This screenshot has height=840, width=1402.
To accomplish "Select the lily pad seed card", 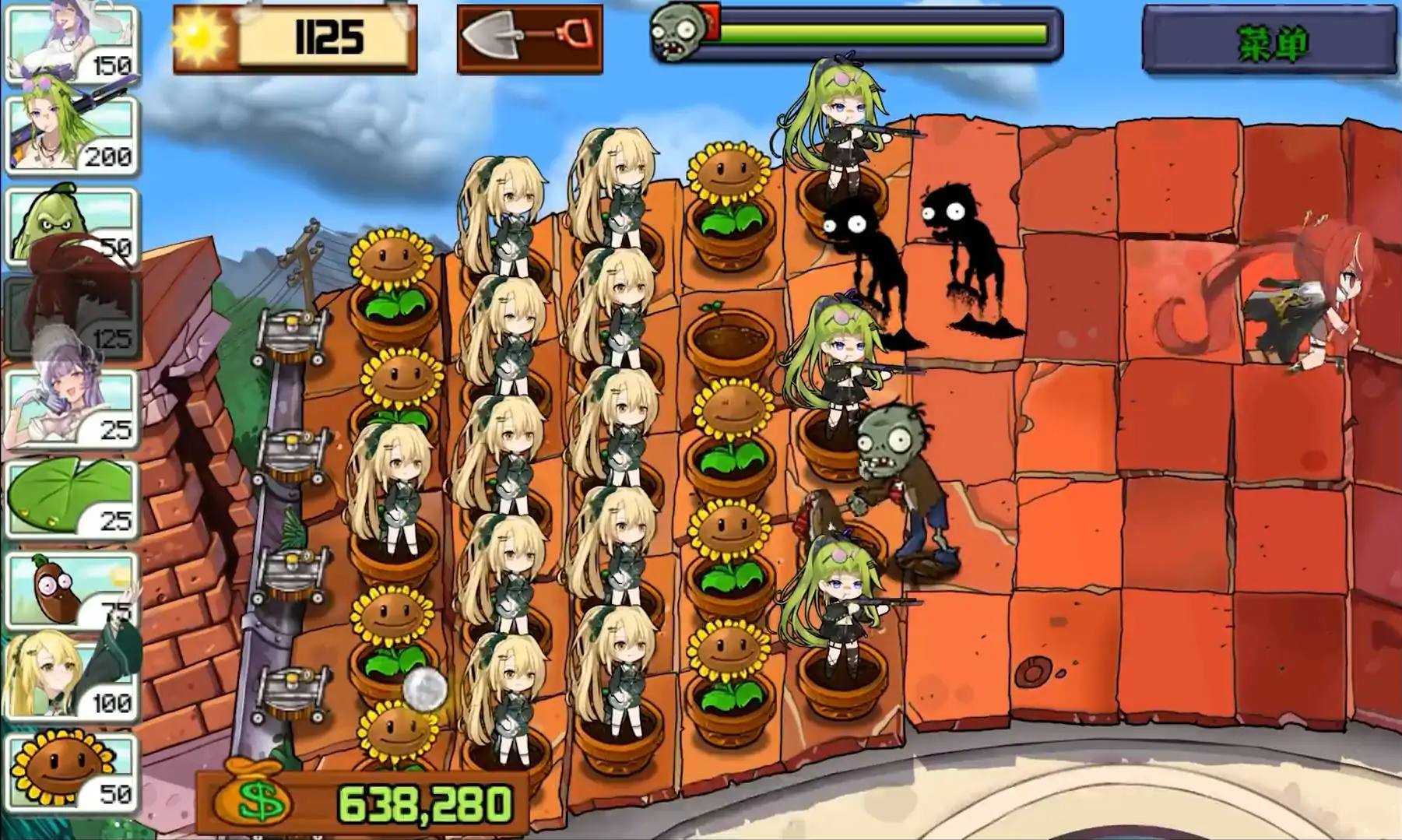I will click(72, 498).
